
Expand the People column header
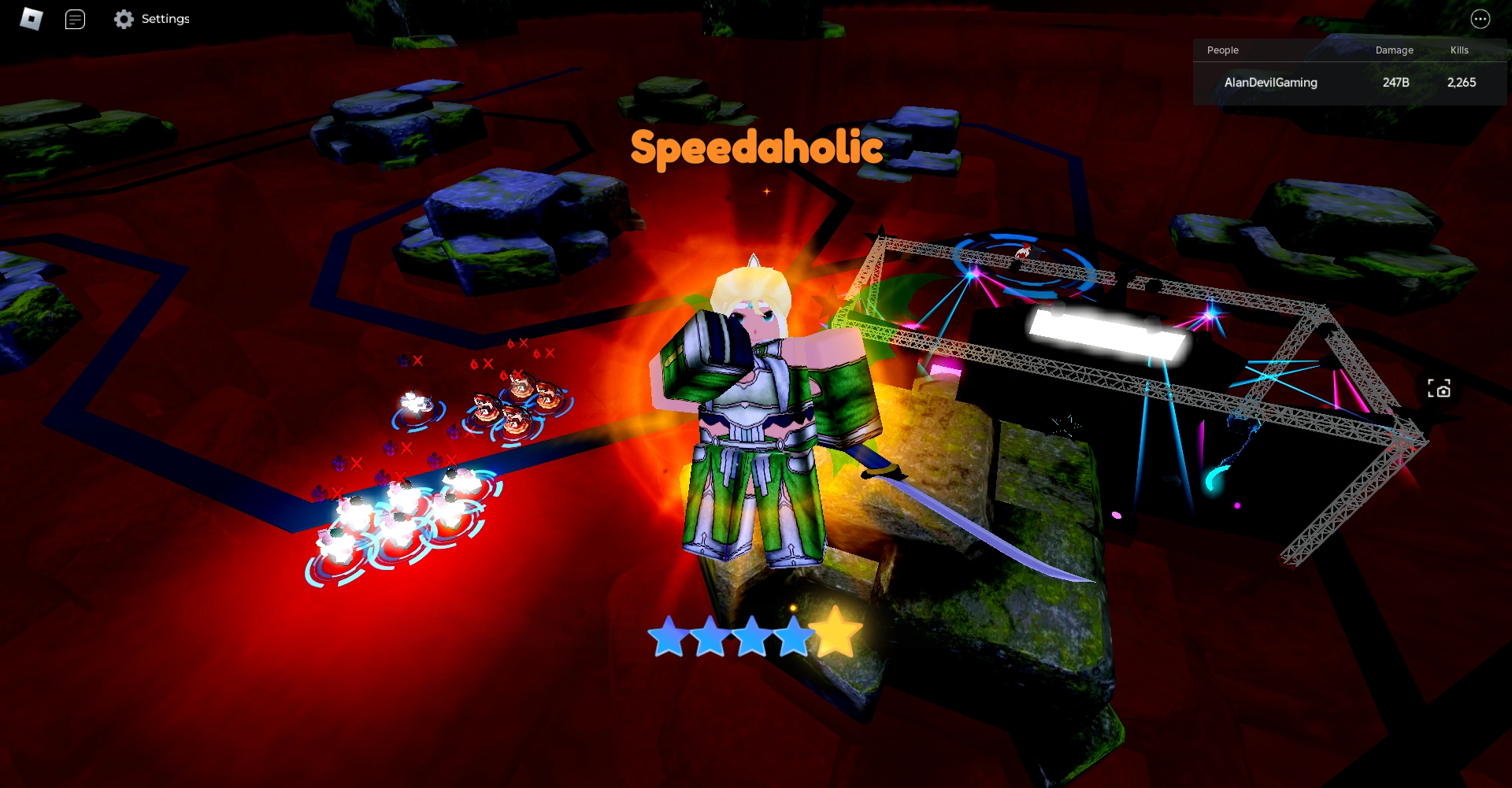[x=1222, y=50]
